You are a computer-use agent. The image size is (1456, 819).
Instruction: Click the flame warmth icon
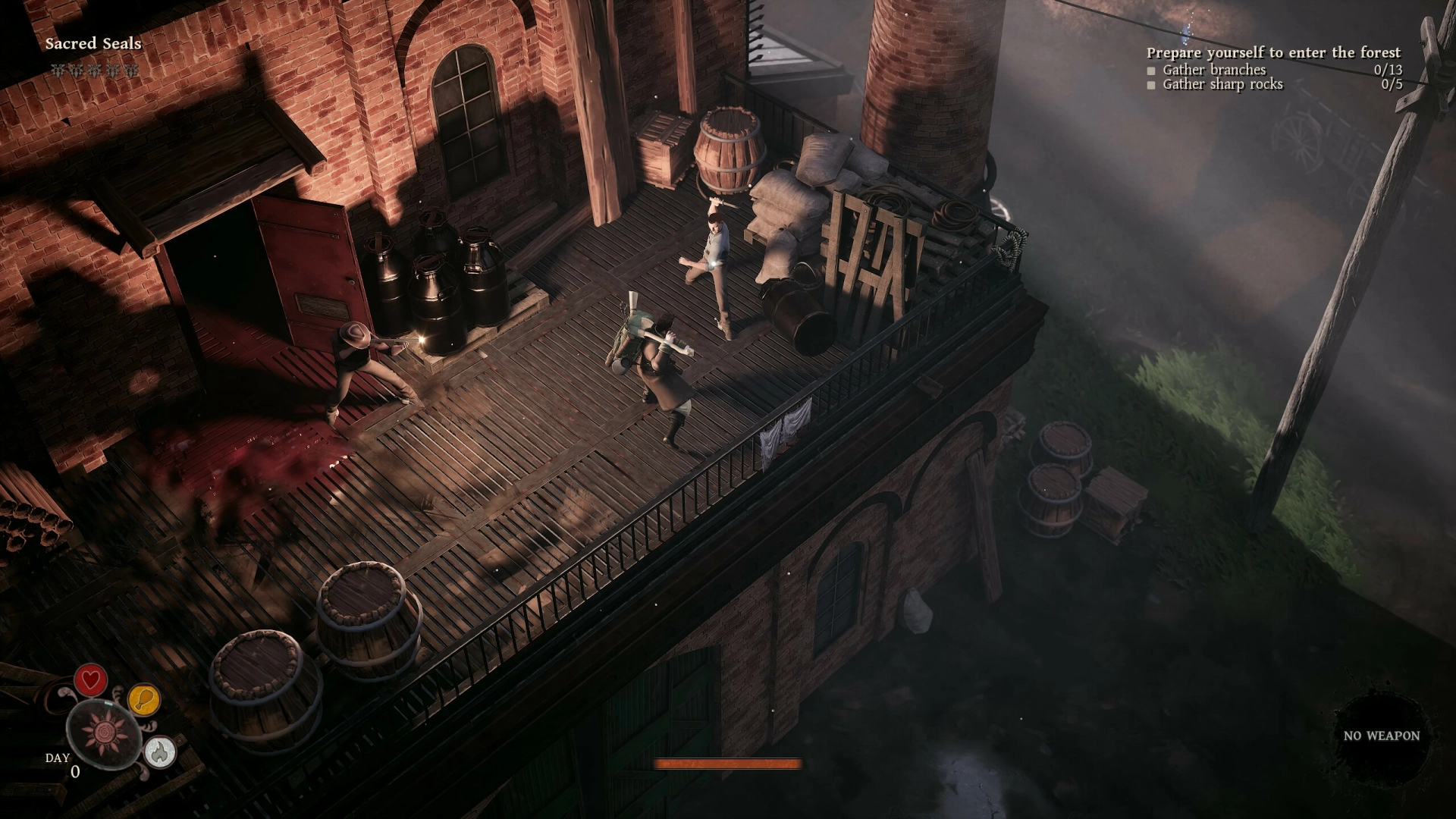[x=159, y=752]
